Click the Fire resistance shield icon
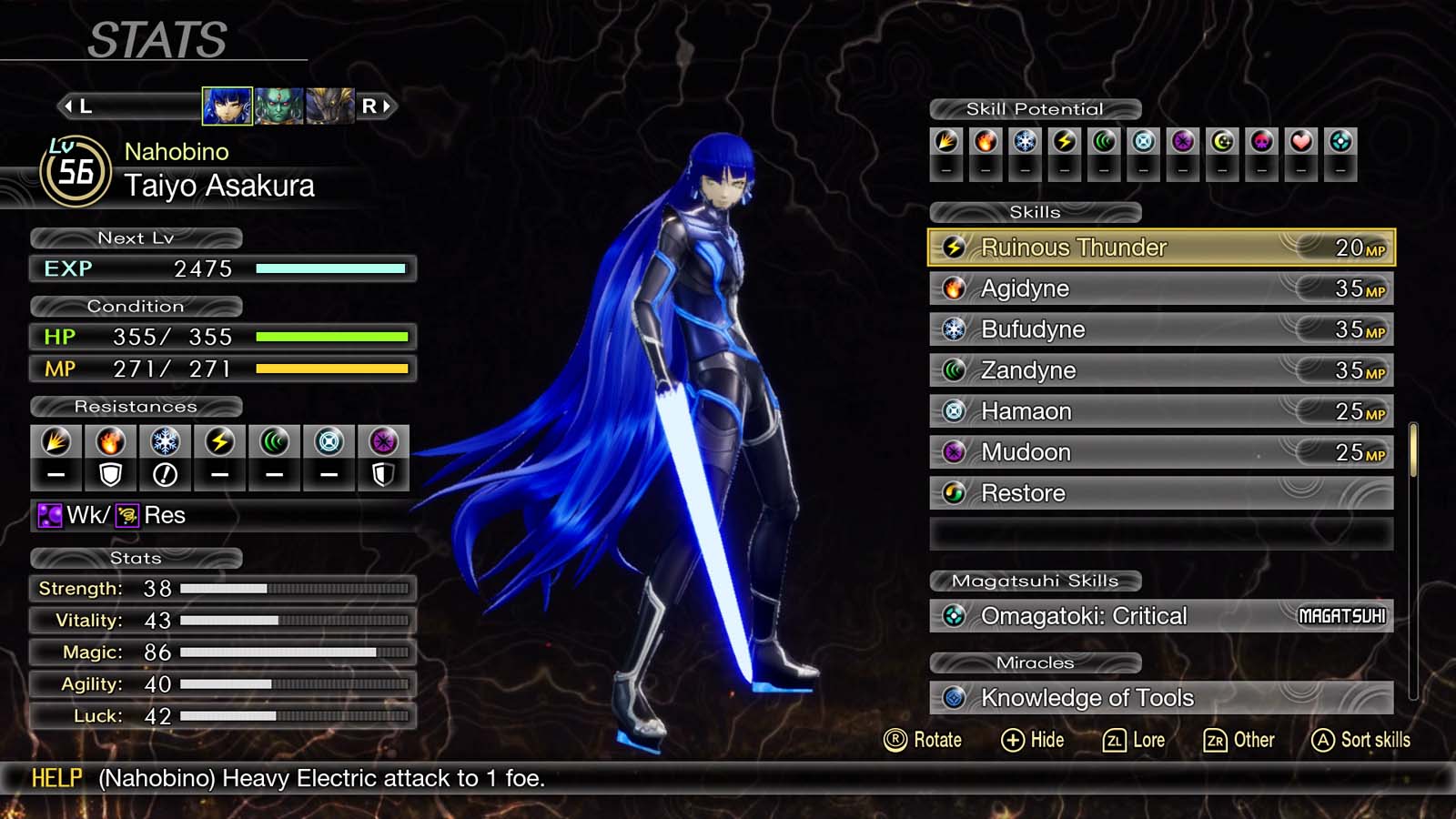 [x=110, y=471]
